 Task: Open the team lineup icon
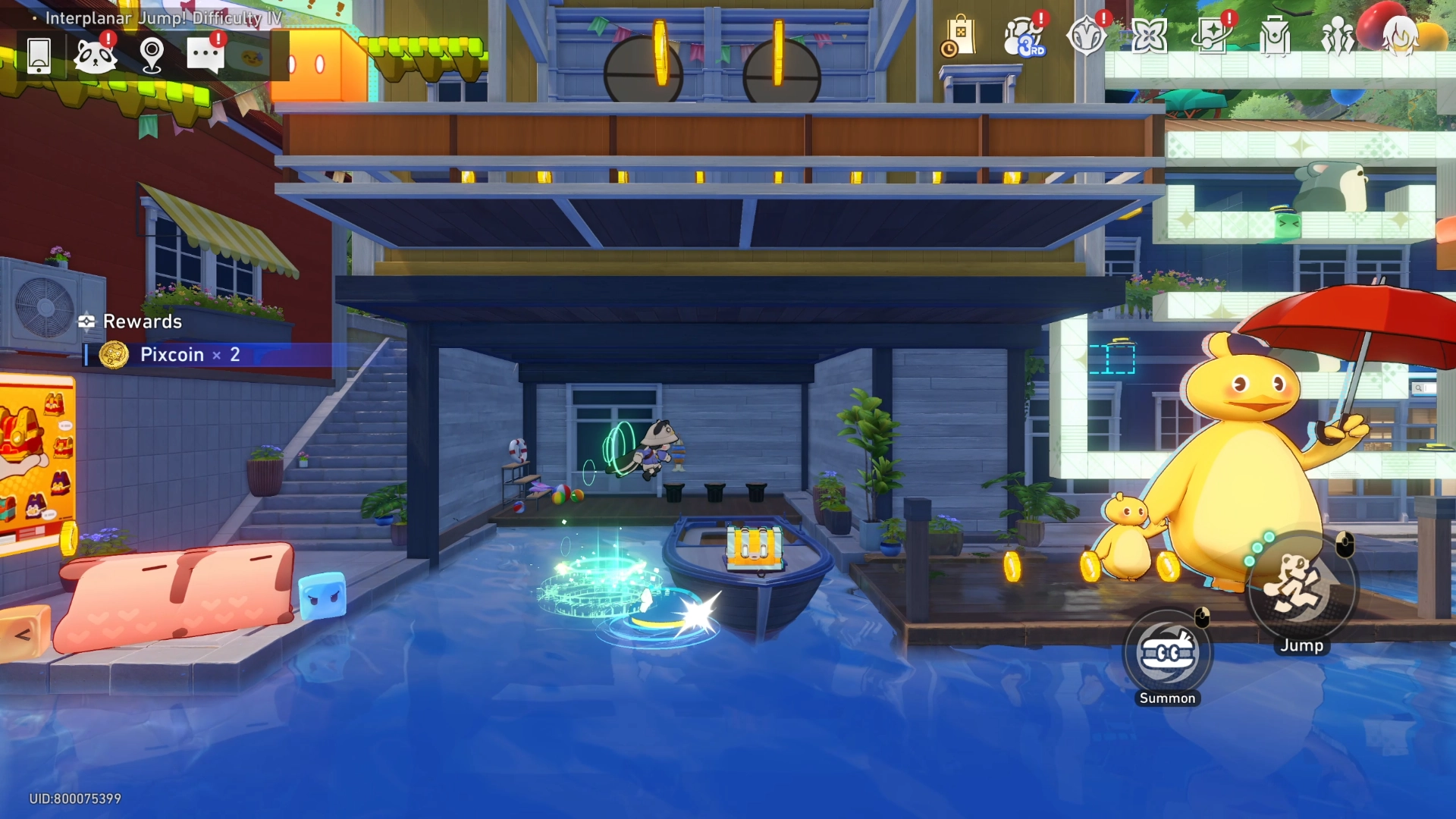tap(1338, 34)
